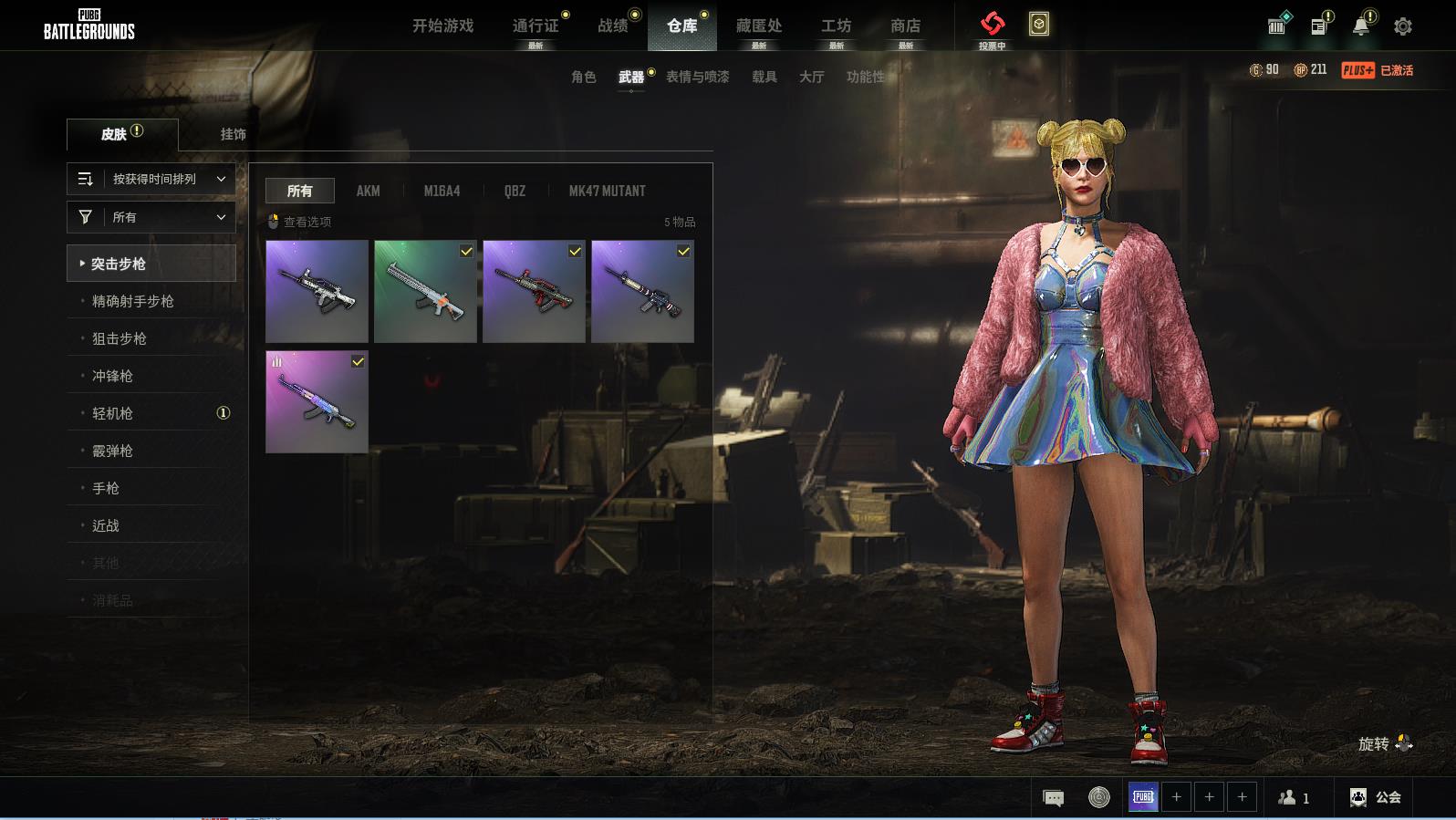Open the 公会 guild panel
This screenshot has width=1456, height=820.
click(1376, 797)
